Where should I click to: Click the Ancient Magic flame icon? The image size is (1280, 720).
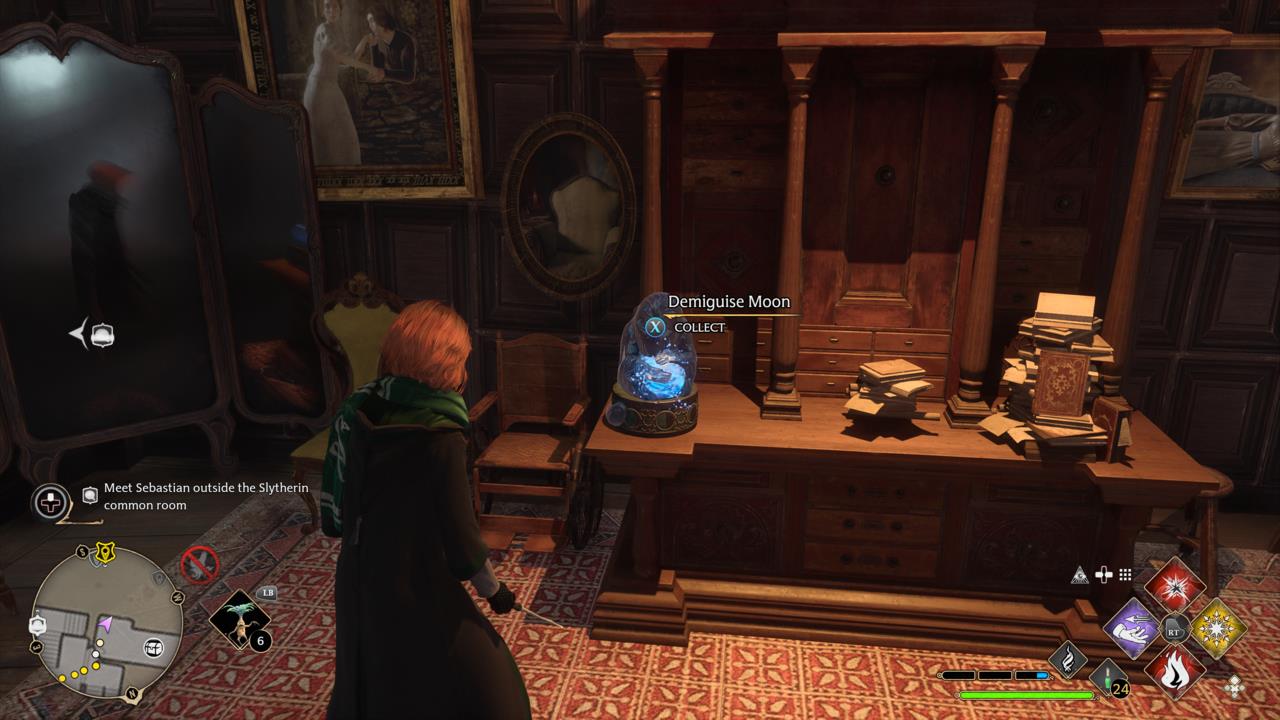coord(1069,659)
